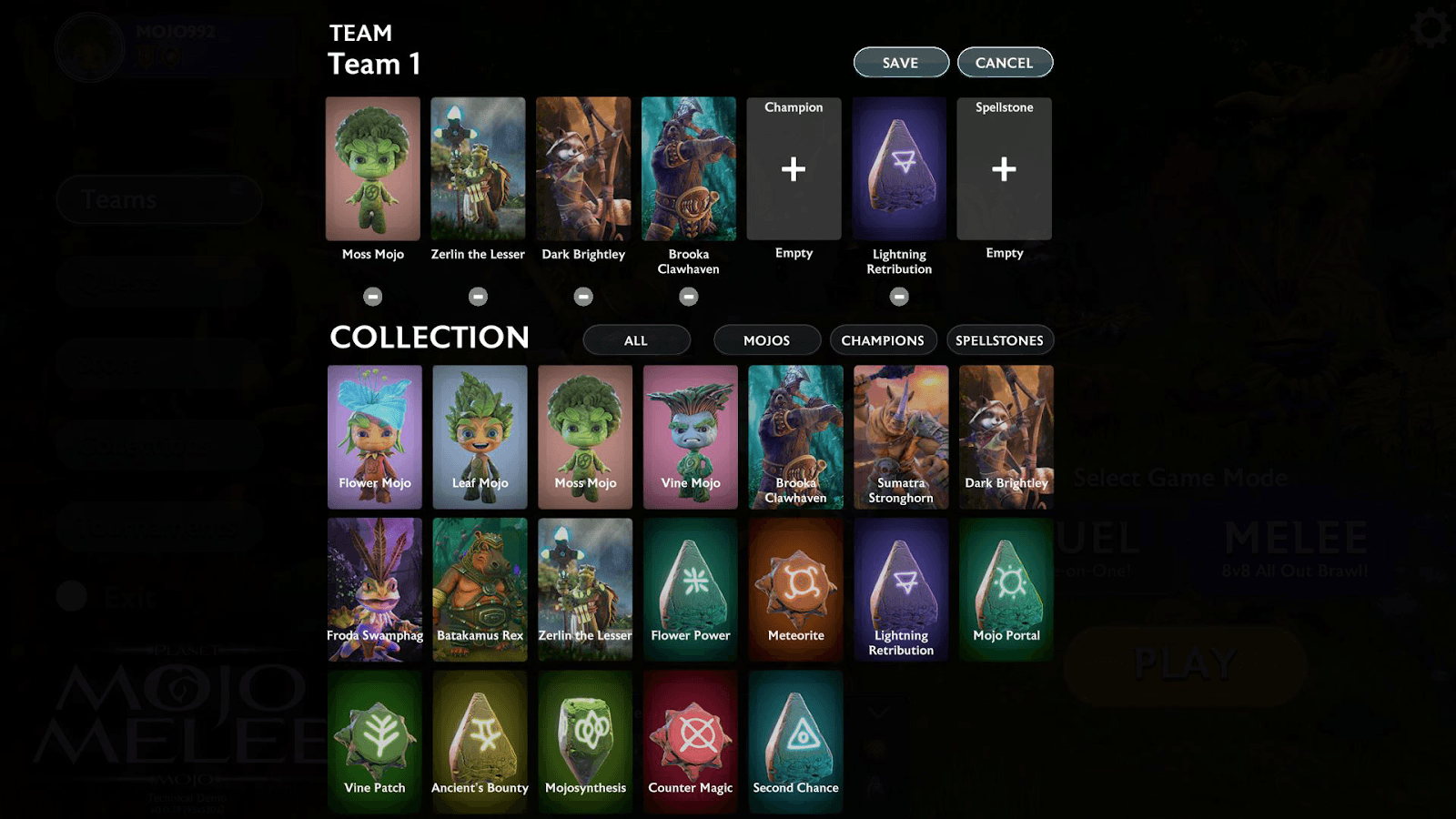Remove Brooka Clawhaven using its minus button
The width and height of the screenshot is (1456, 819).
(x=689, y=295)
